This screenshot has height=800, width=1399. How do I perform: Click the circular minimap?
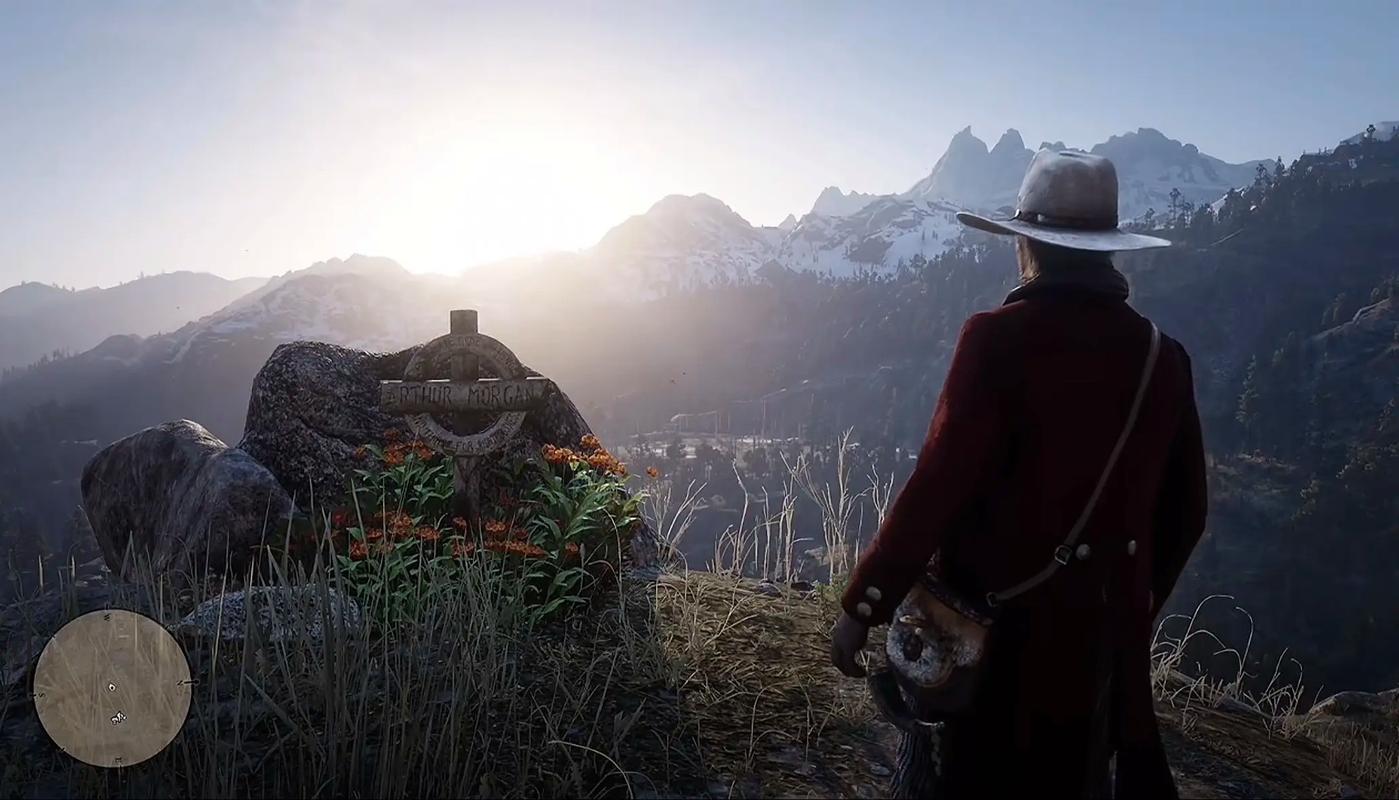(x=112, y=688)
